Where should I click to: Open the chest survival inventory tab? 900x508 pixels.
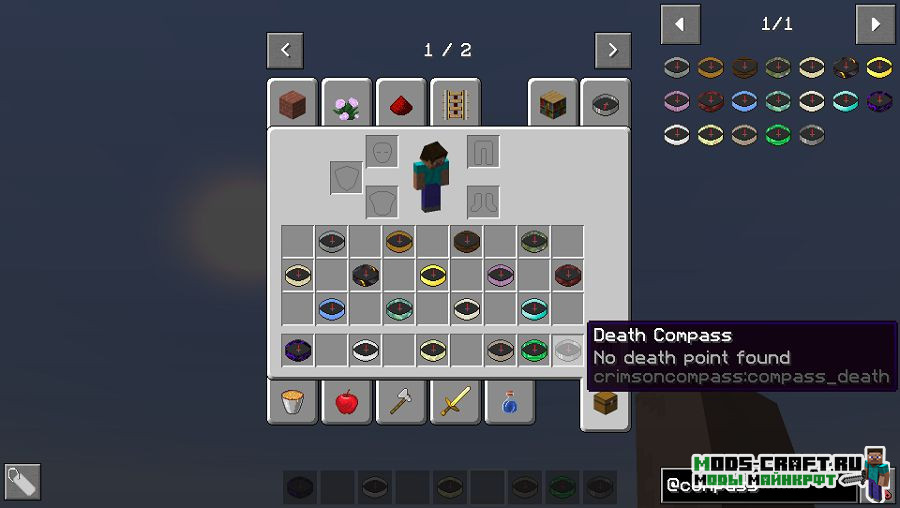coord(605,402)
